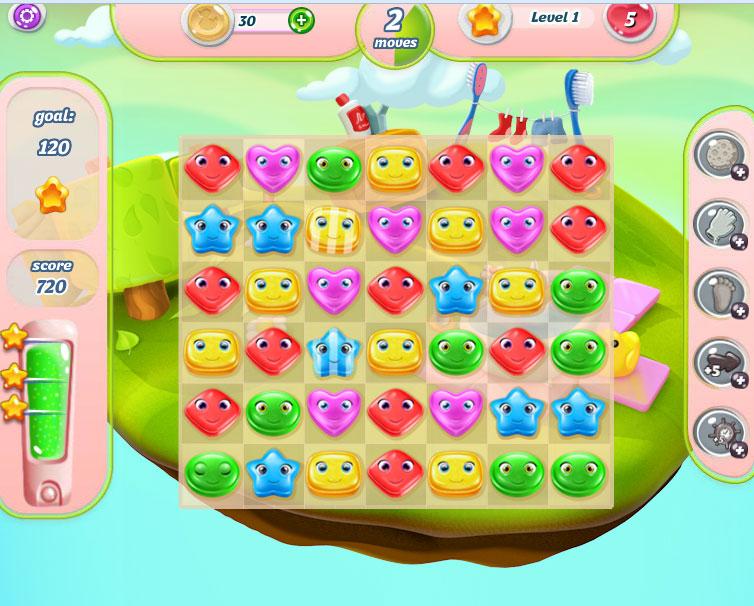This screenshot has height=606, width=754.
Task: Use the footprint booster
Action: point(718,293)
